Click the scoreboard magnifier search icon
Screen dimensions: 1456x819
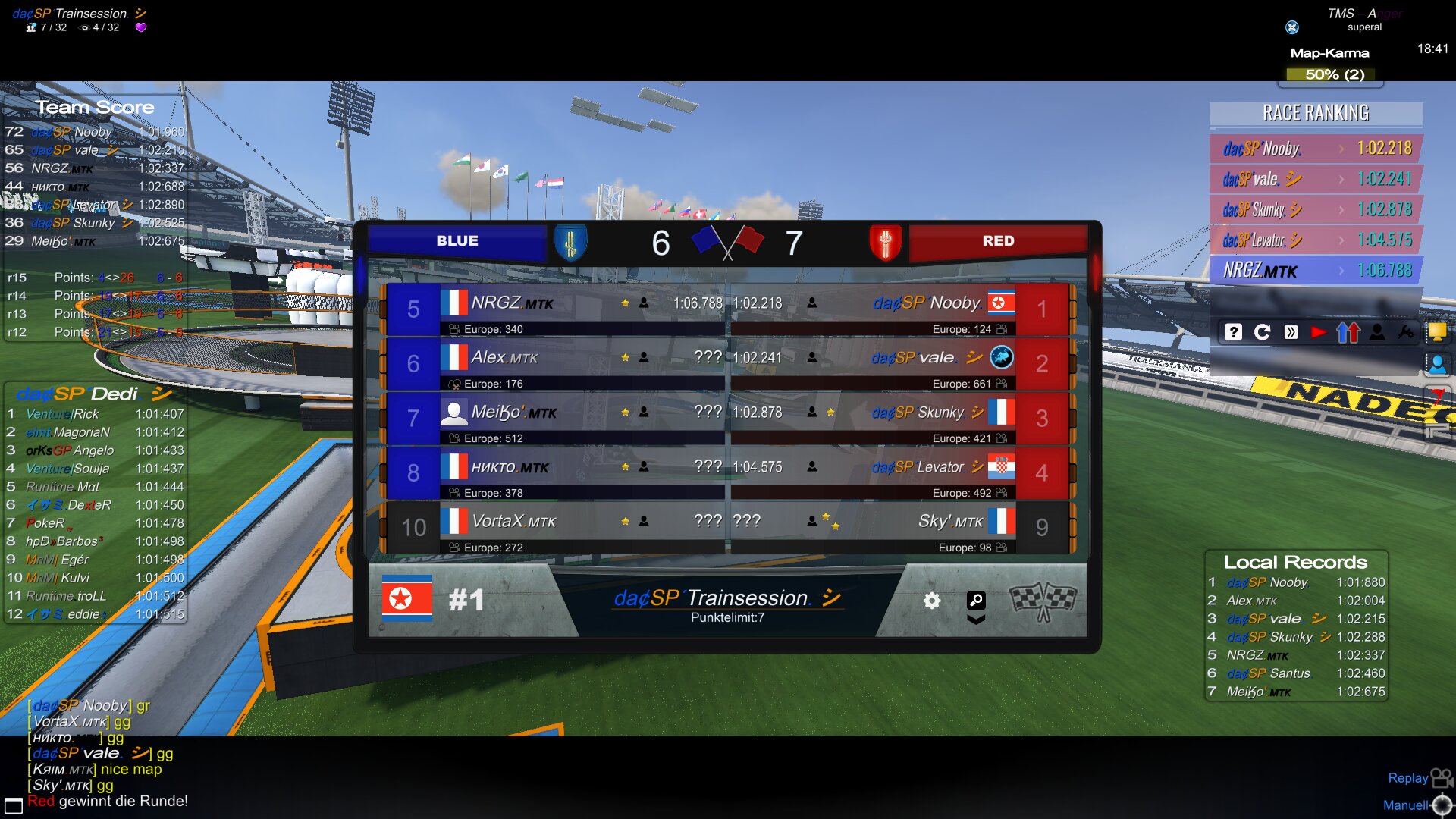[x=976, y=601]
